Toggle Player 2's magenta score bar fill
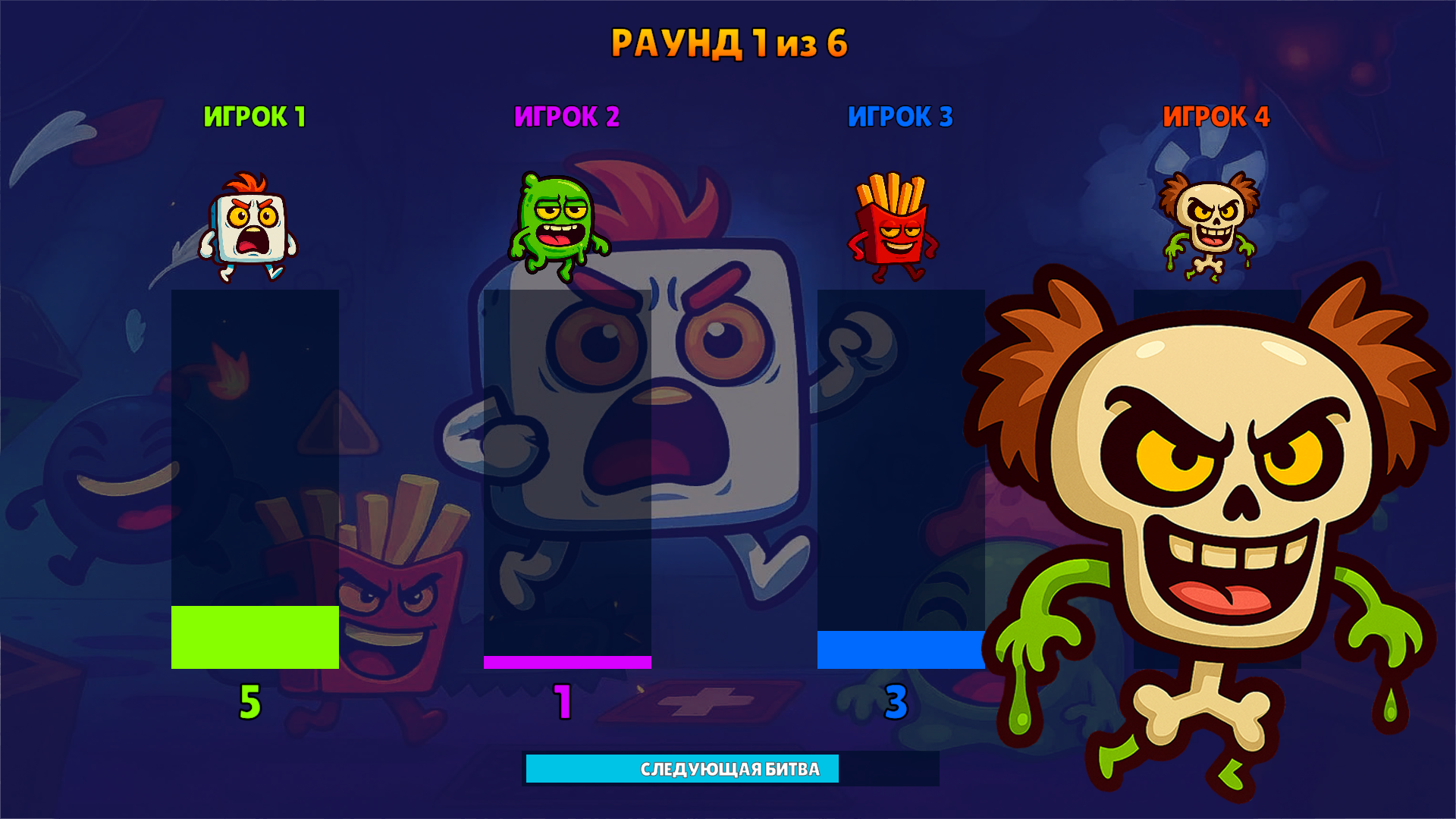This screenshot has width=1456, height=819. (x=565, y=661)
